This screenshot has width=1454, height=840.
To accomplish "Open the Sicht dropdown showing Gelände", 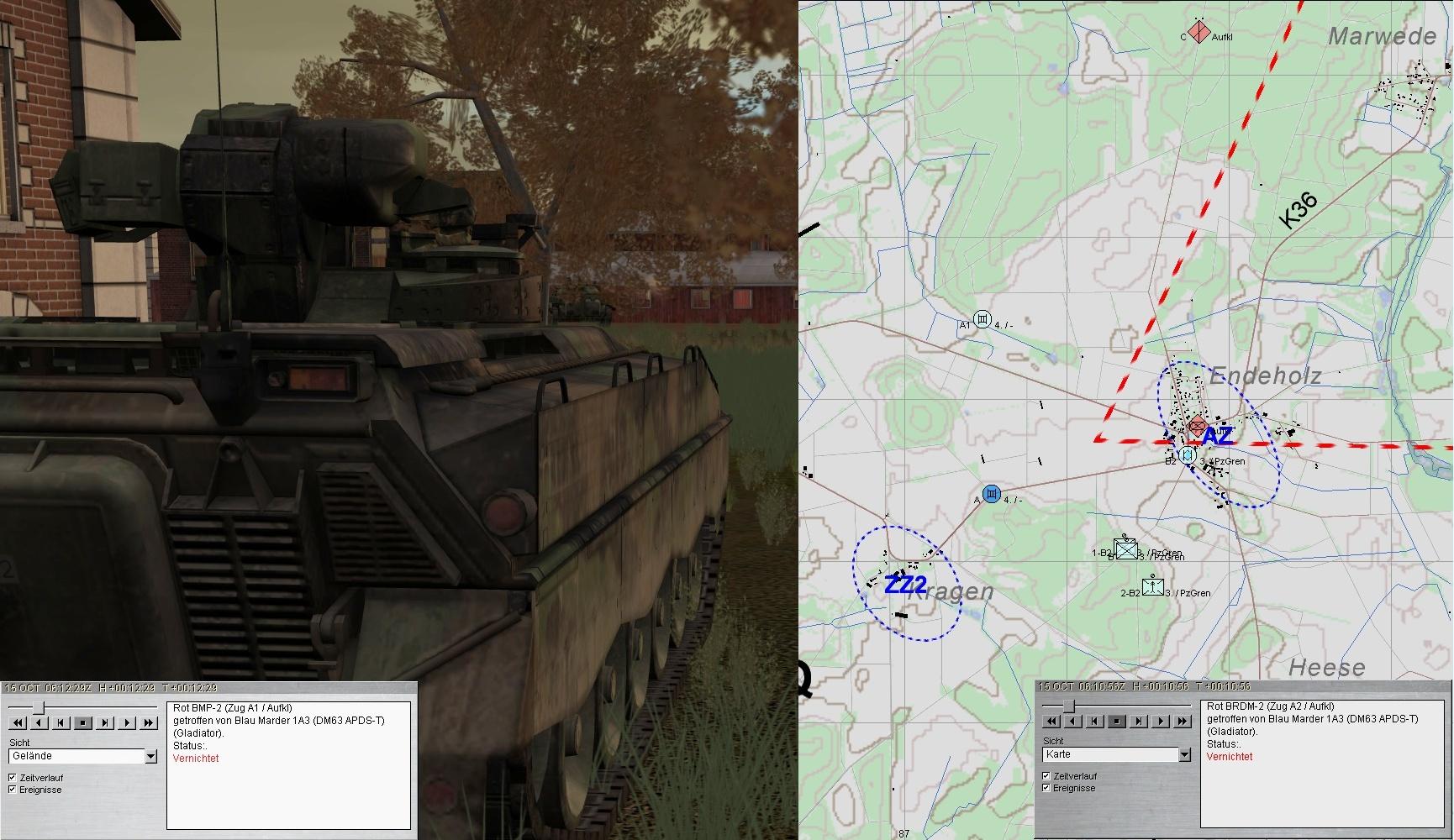I will (x=150, y=756).
